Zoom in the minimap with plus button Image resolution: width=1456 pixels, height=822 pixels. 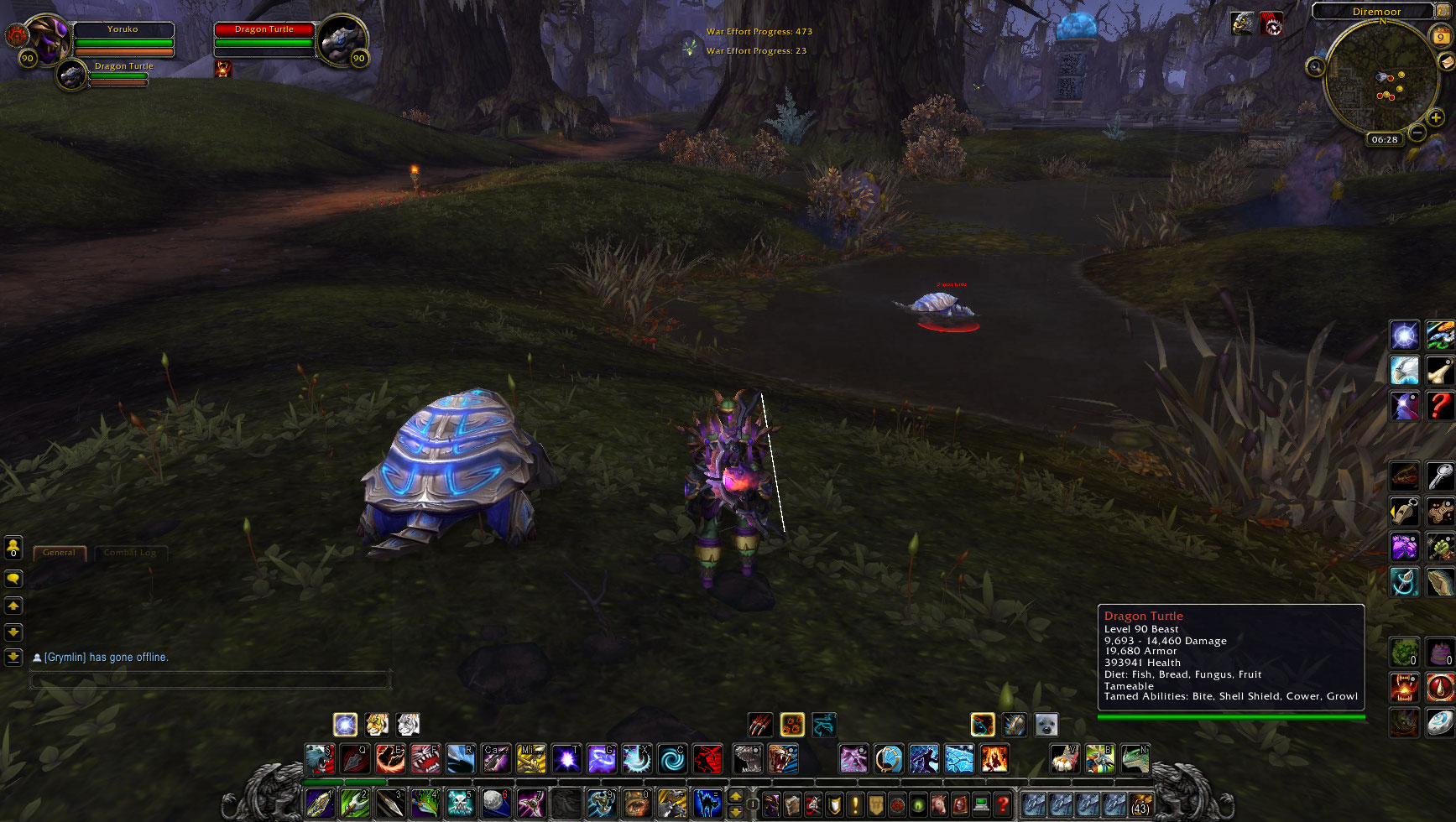pyautogui.click(x=1436, y=117)
